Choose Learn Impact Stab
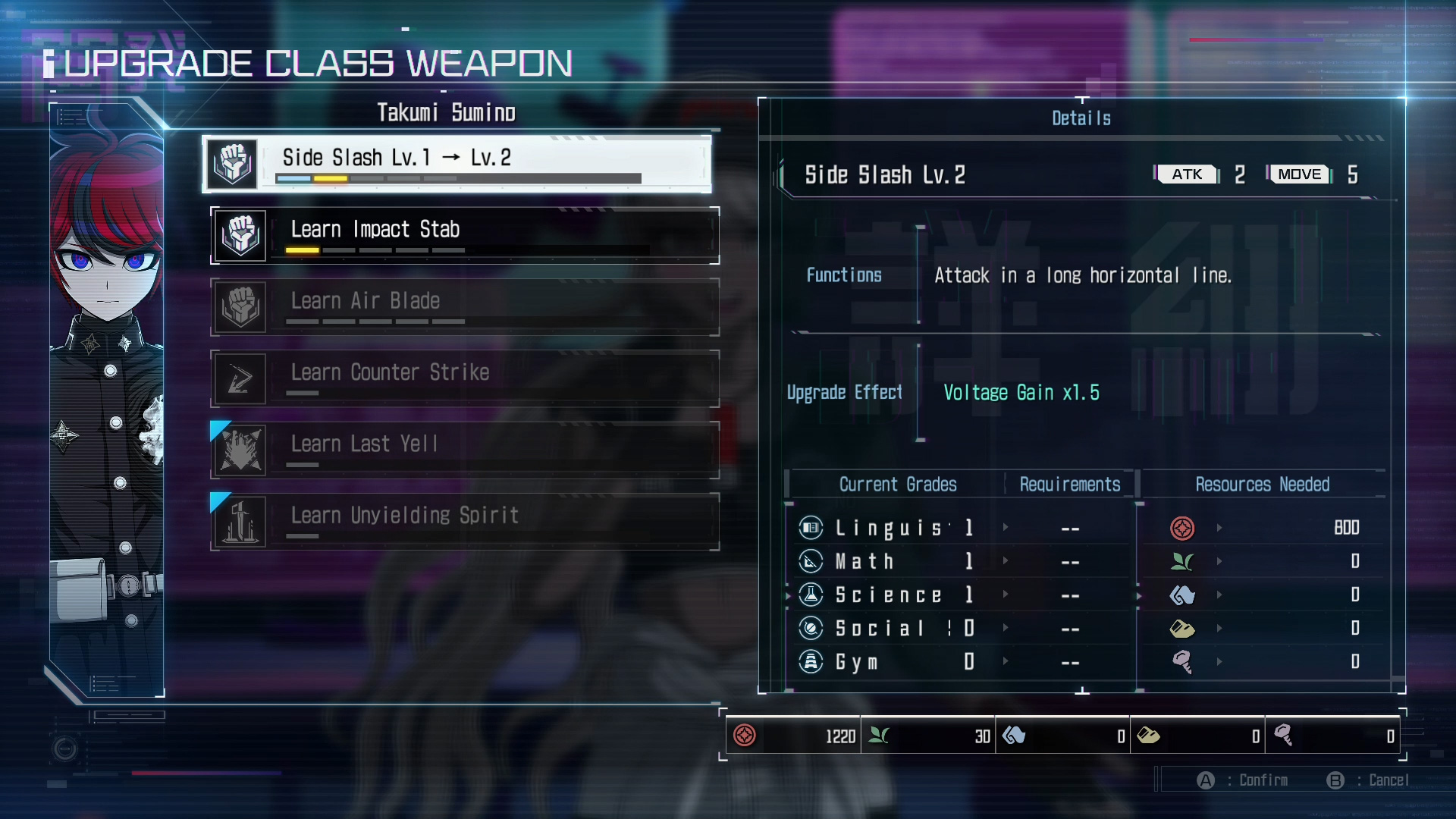The image size is (1456, 819). [x=464, y=235]
